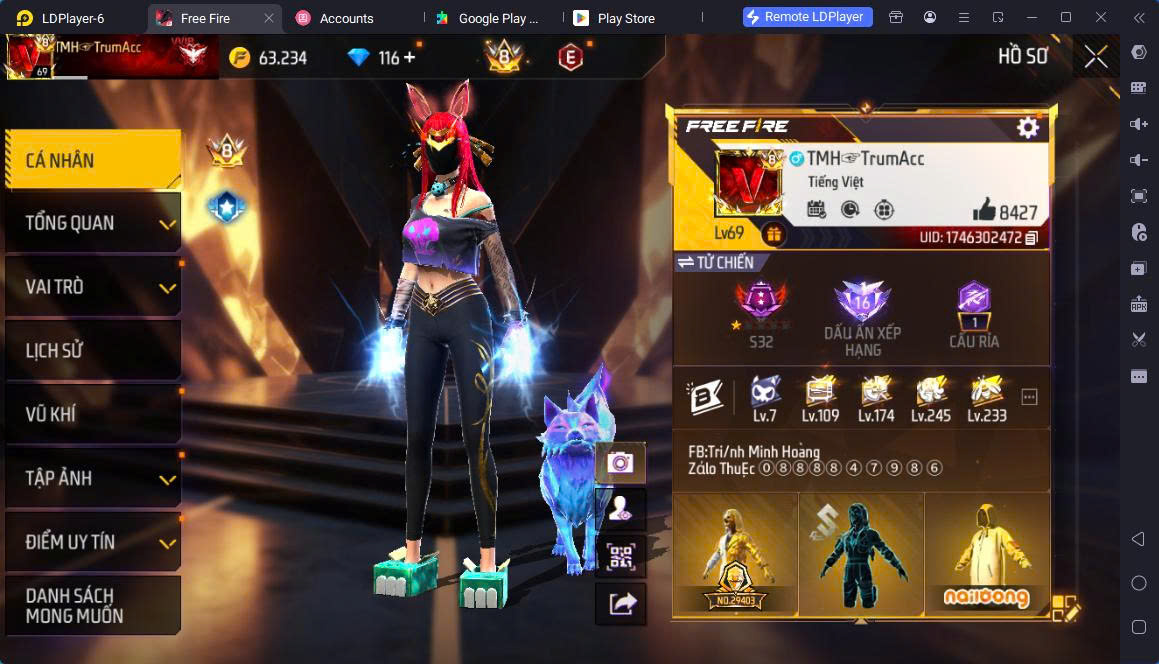The image size is (1159, 664).
Task: Expand the TỔNG QUAN section
Action: point(92,223)
